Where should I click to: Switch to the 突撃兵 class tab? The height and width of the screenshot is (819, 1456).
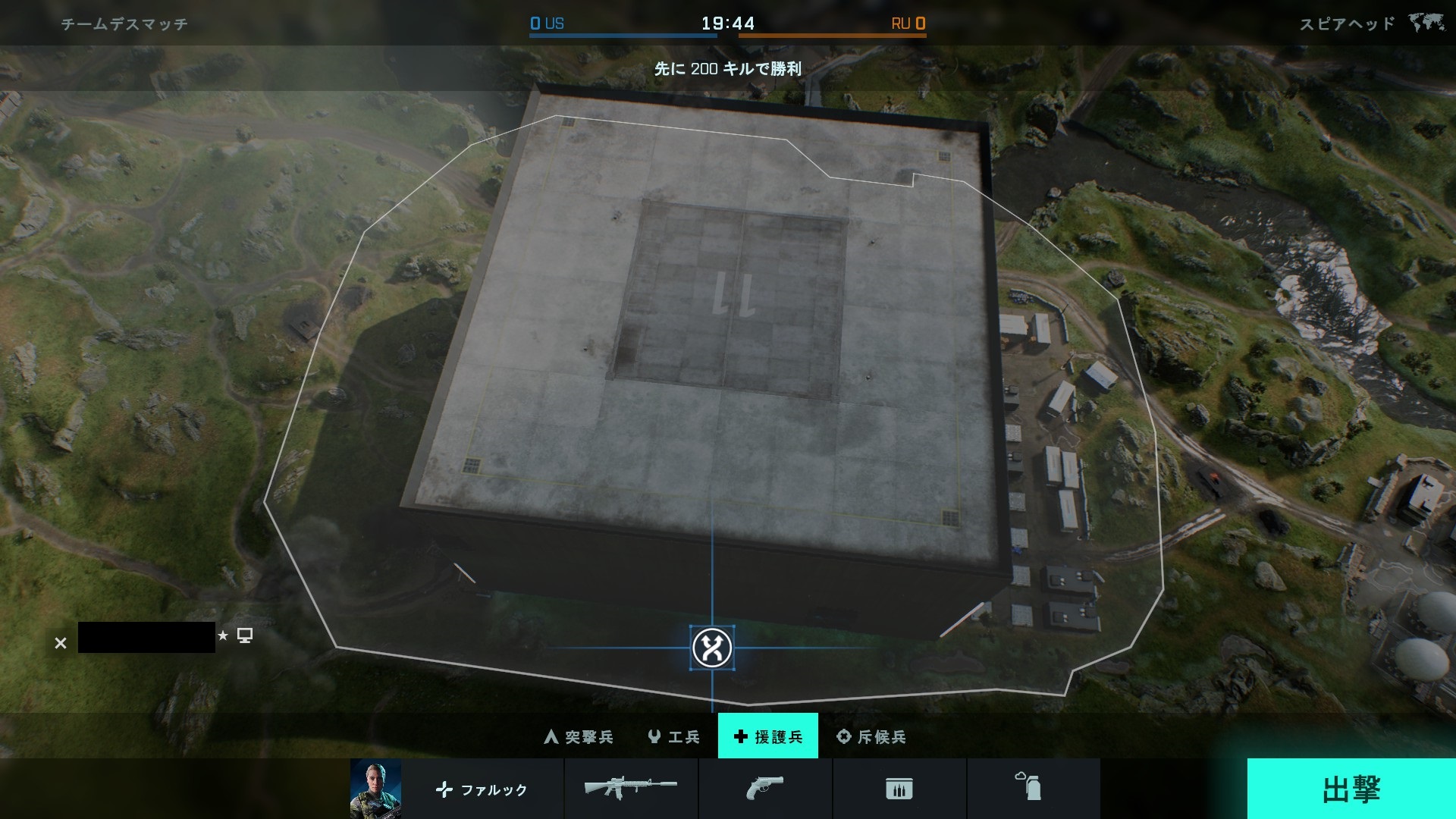[579, 736]
